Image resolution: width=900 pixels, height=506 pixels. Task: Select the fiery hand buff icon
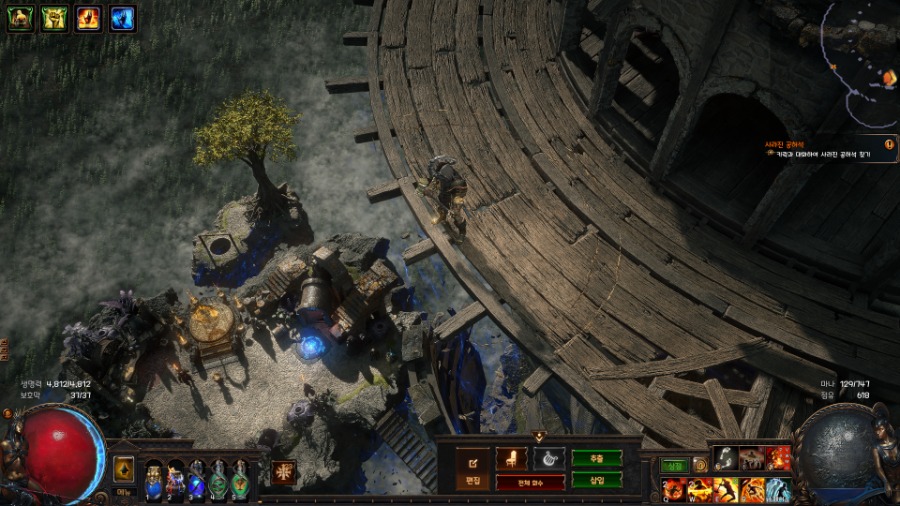[88, 19]
